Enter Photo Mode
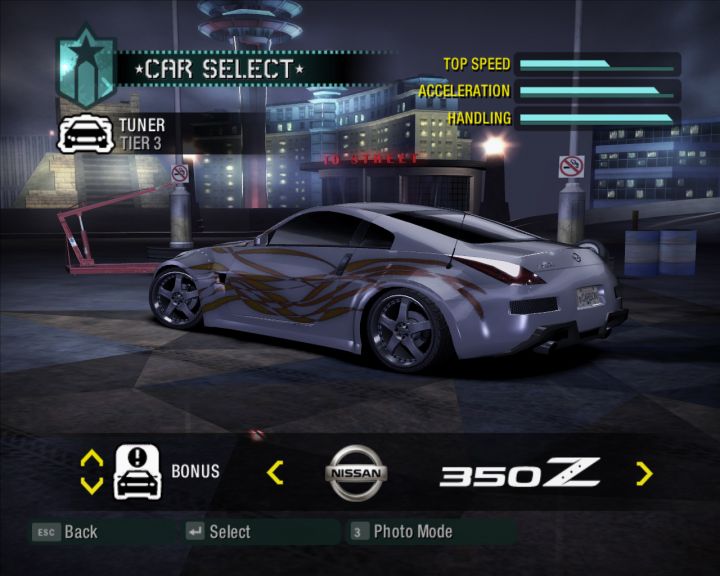The width and height of the screenshot is (720, 576). click(x=402, y=532)
